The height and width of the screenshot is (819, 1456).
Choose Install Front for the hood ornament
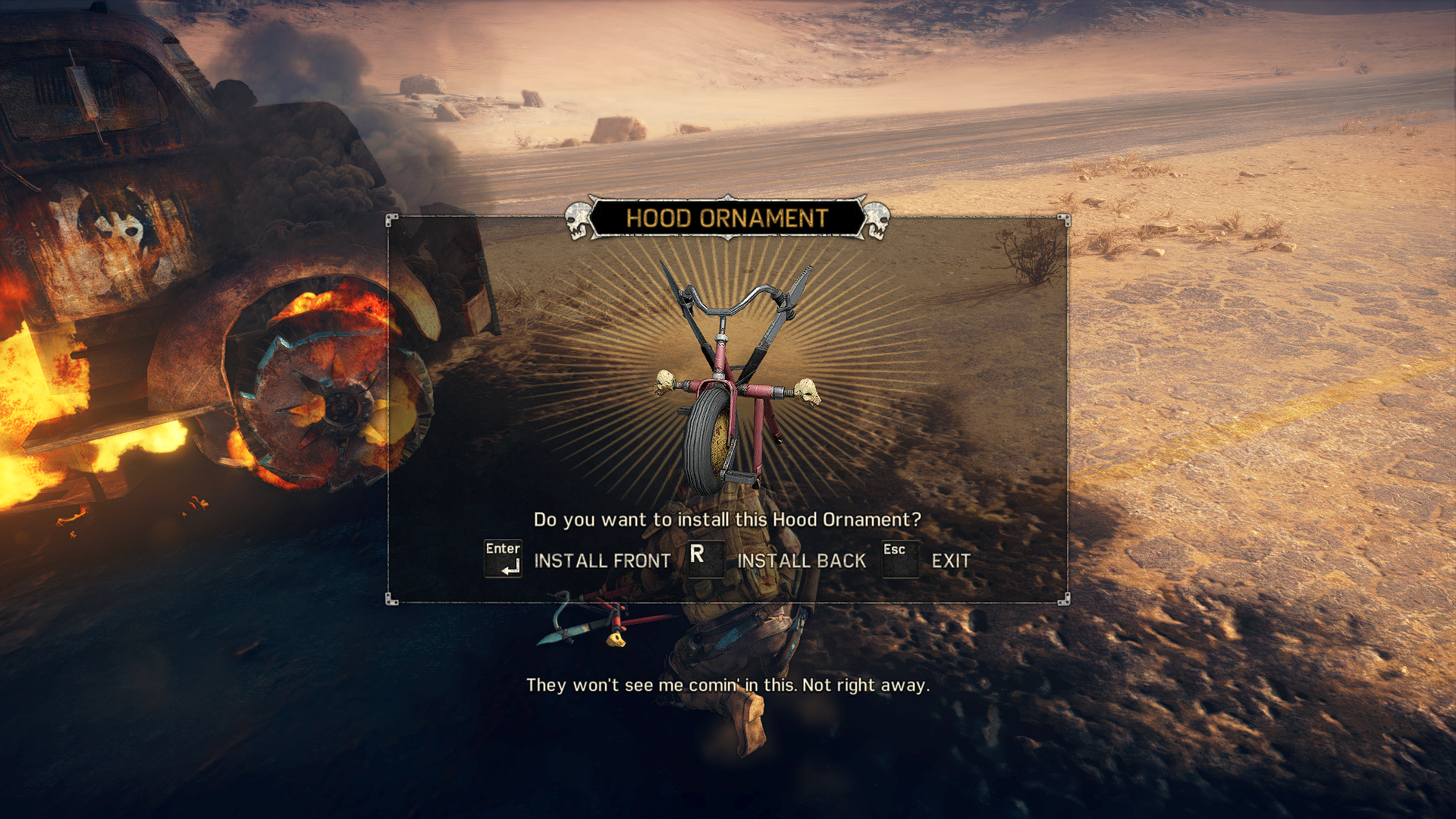601,561
